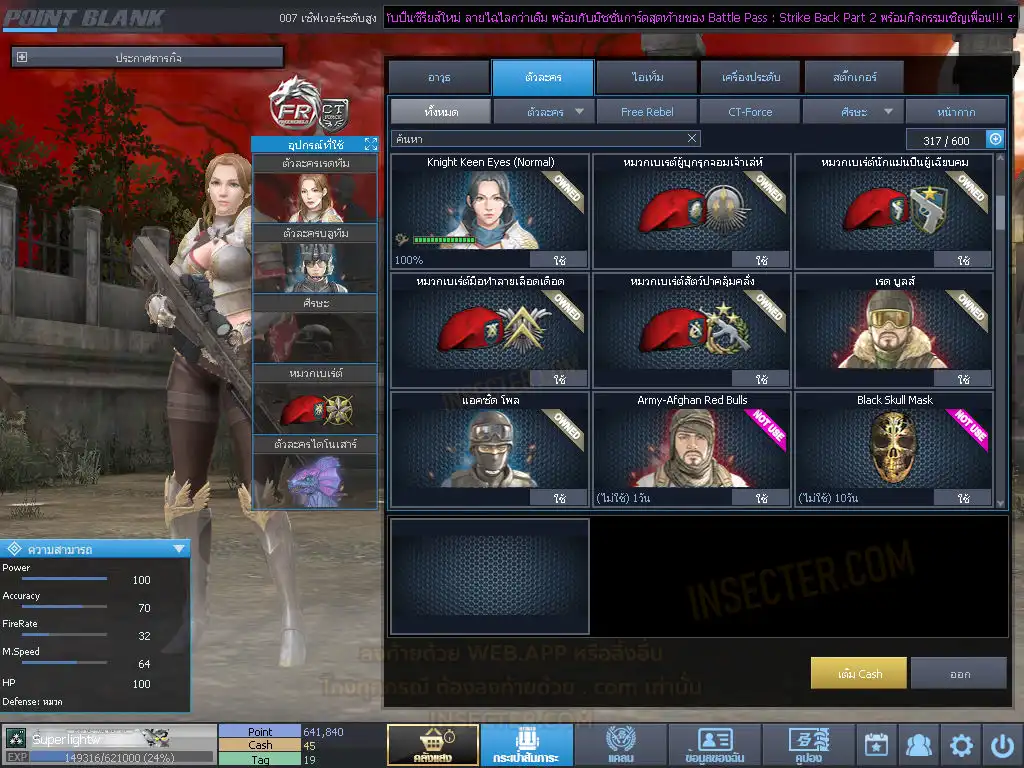Image resolution: width=1024 pixels, height=768 pixels.
Task: Choose the Black Skull Mask item
Action: click(x=894, y=448)
